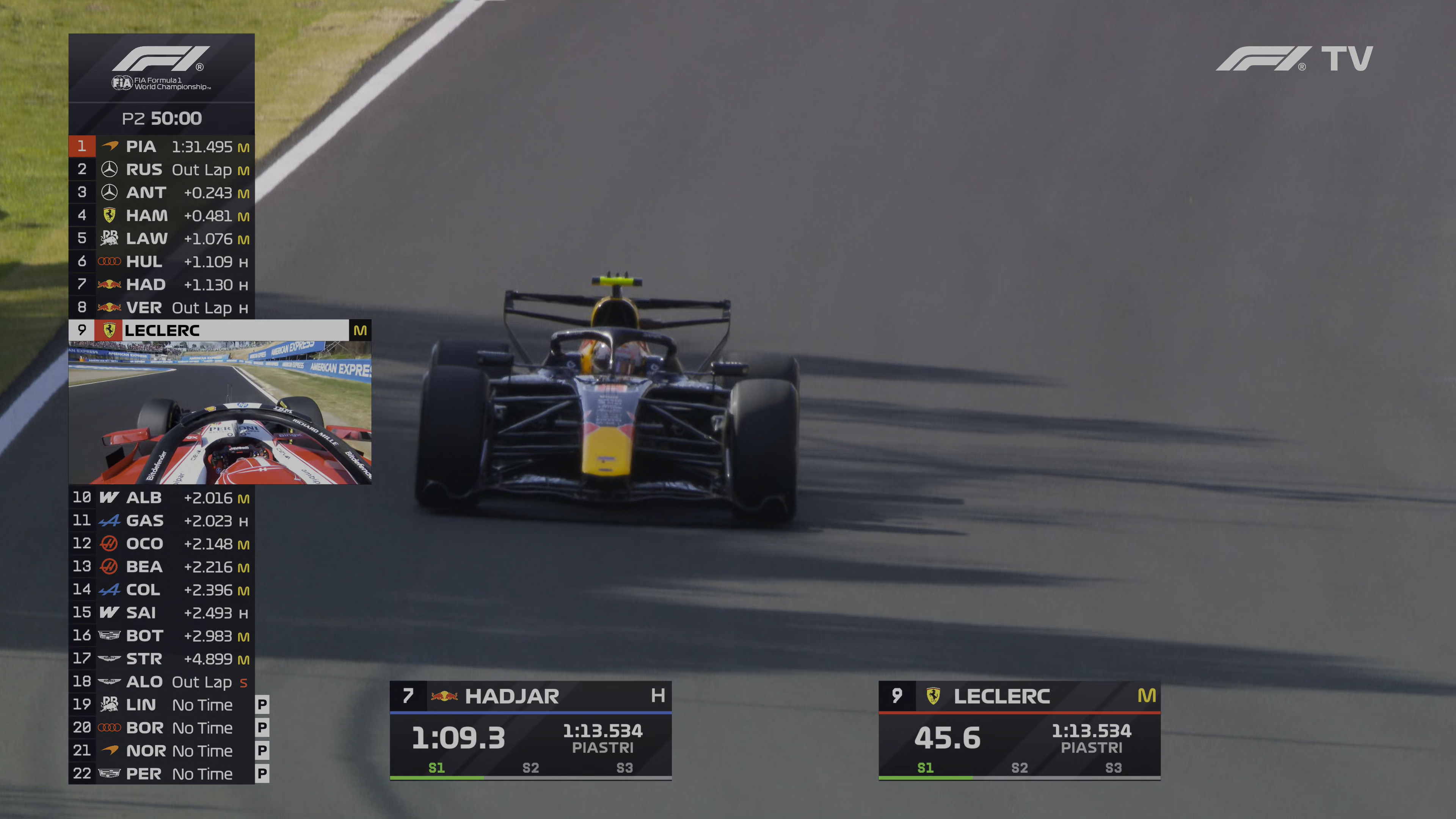Open Leclerc's onboard camera thumbnail
Screen dimensions: 1456x819
tap(219, 412)
